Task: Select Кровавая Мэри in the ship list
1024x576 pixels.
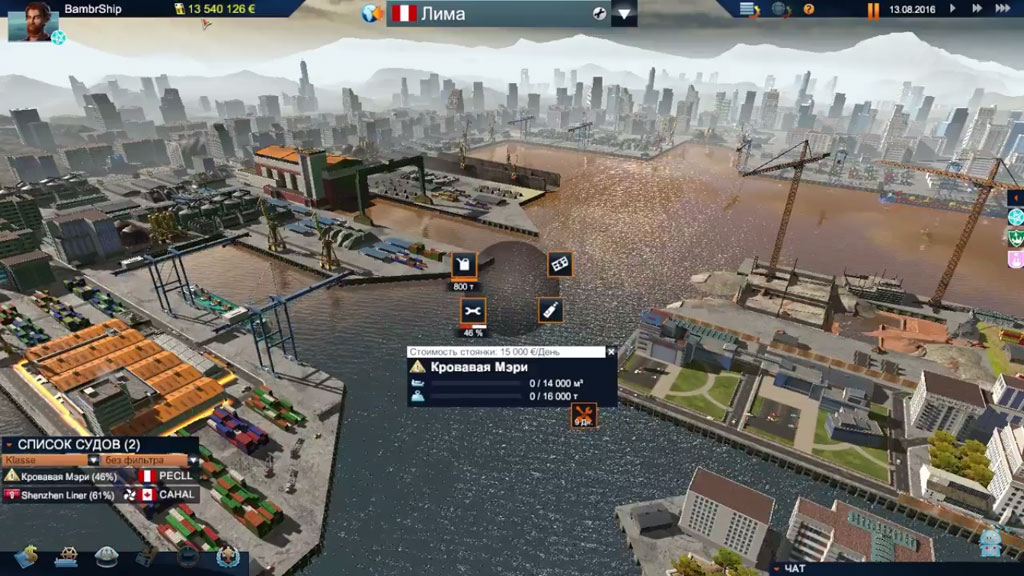Action: (68, 477)
